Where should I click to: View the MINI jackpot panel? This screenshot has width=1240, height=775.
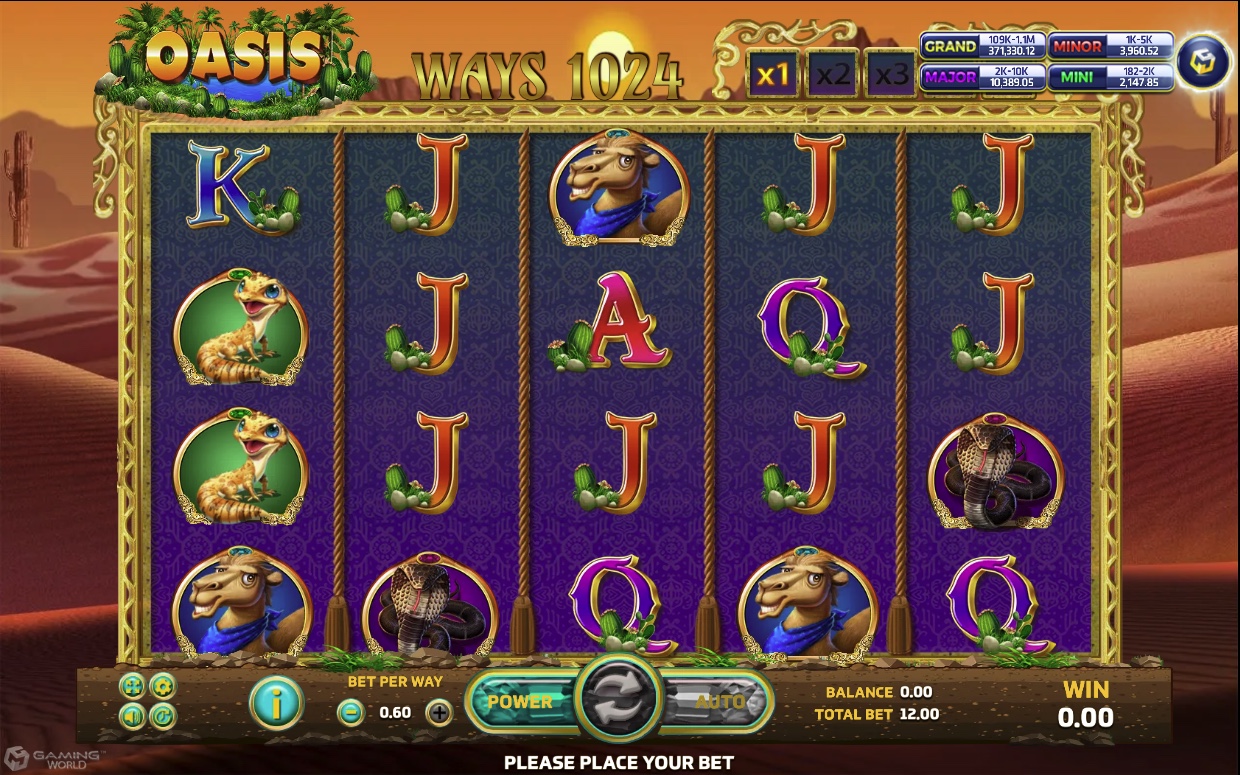click(1111, 77)
